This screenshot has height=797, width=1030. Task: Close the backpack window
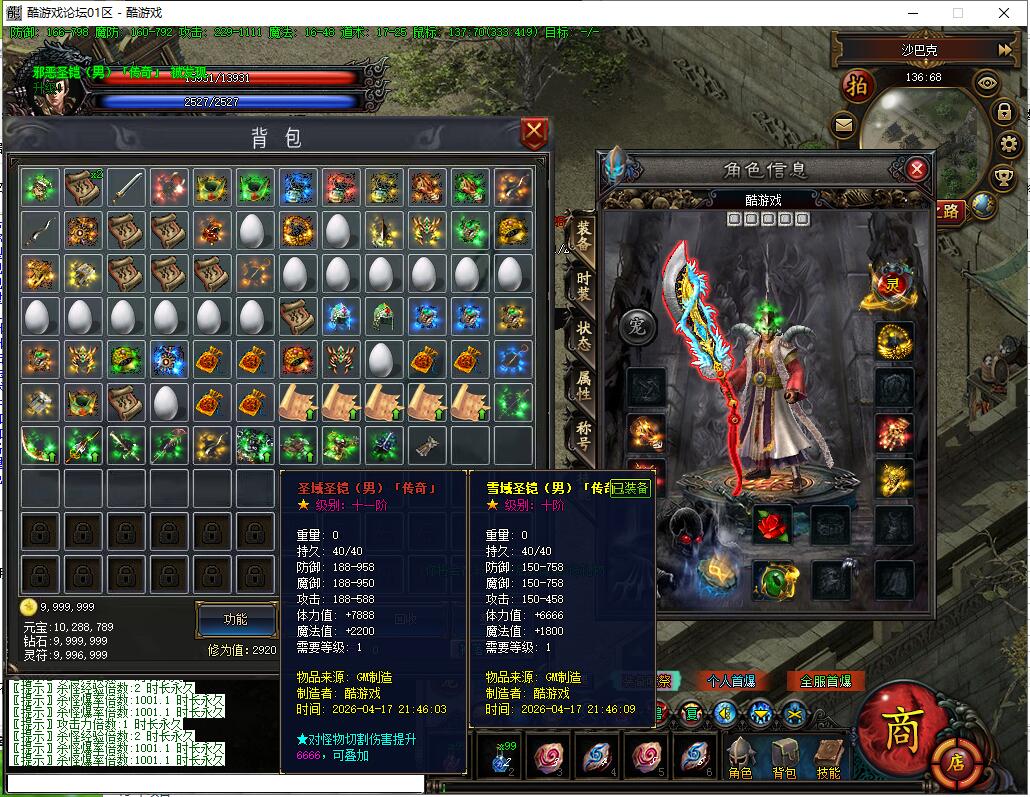click(535, 132)
